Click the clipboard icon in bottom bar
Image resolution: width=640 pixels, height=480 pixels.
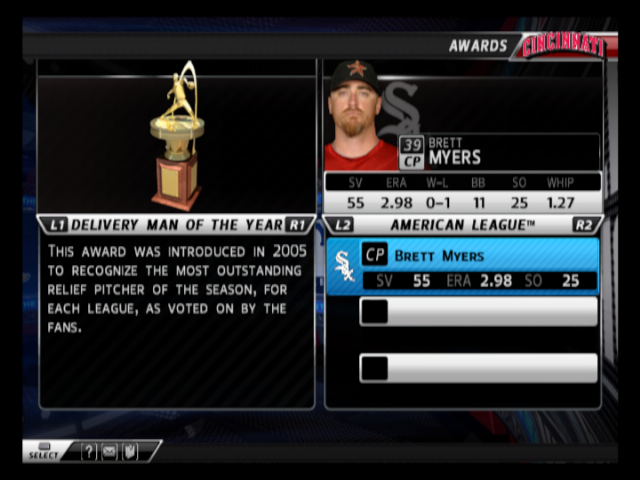(x=129, y=452)
